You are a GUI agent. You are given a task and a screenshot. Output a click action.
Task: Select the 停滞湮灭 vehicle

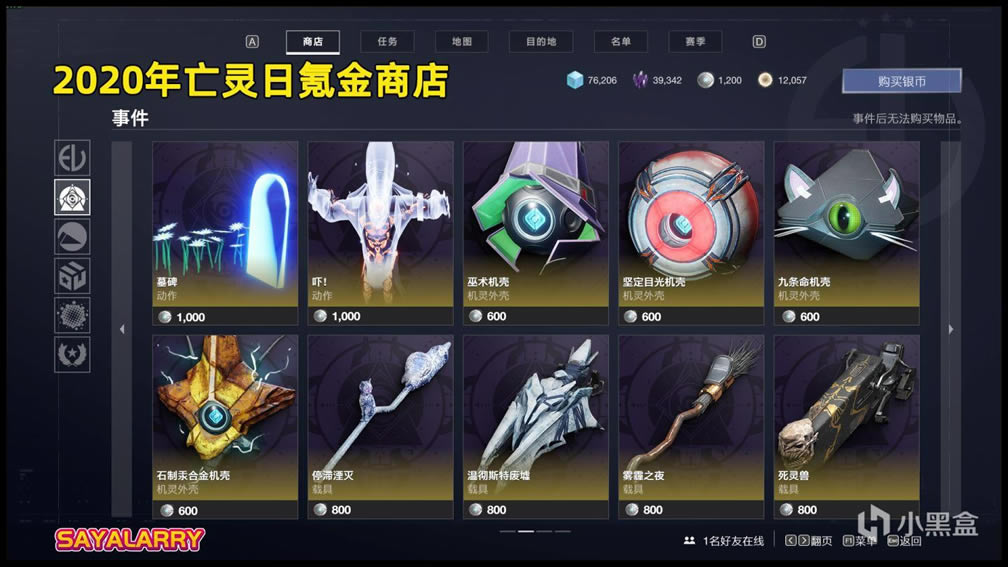[380, 426]
